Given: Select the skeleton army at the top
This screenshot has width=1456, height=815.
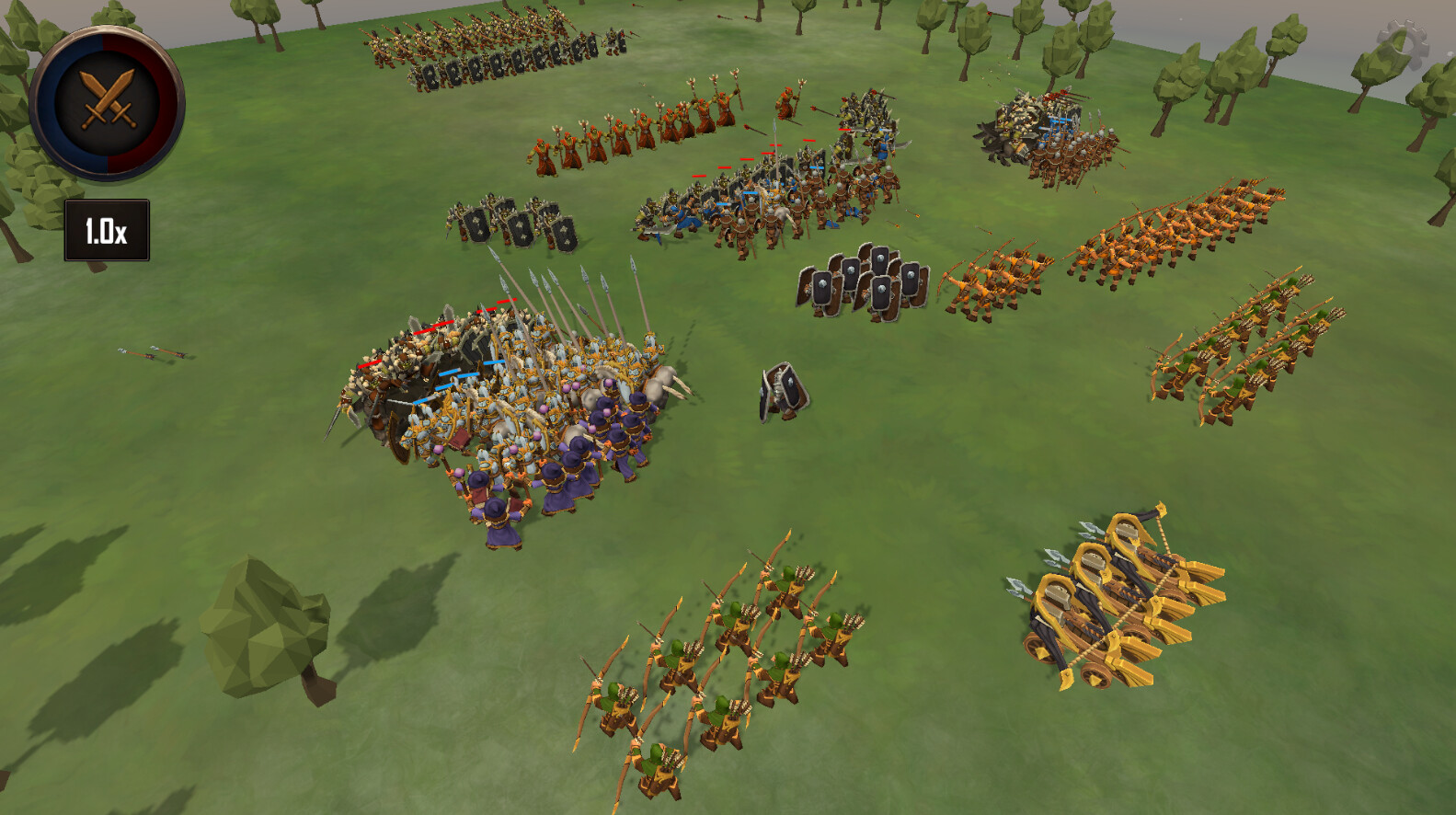Looking at the screenshot, I should (x=497, y=51).
